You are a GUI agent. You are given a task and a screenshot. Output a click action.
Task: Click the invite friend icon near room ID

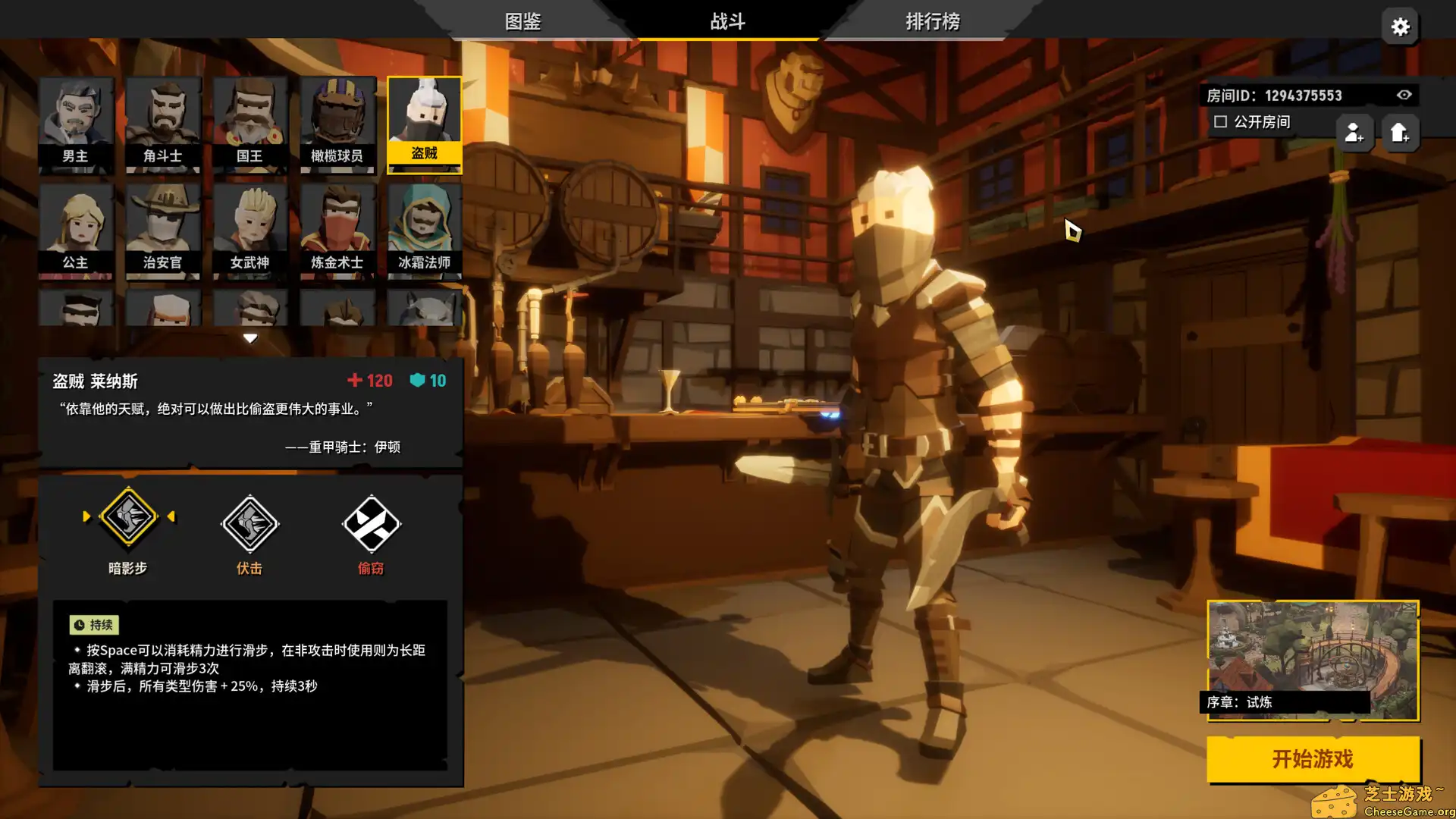tap(1355, 133)
